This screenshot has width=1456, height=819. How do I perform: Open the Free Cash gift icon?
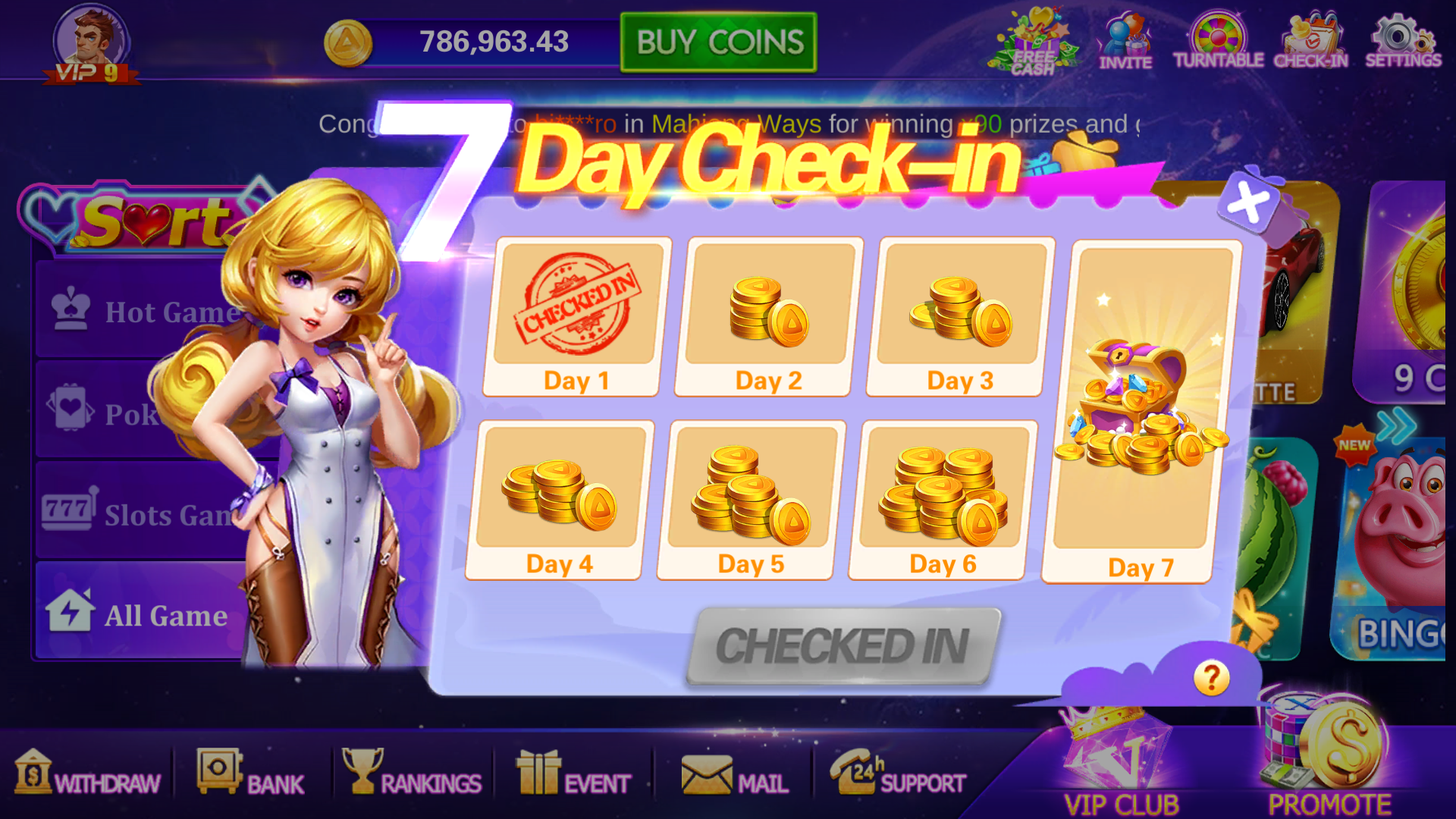coord(1034,42)
